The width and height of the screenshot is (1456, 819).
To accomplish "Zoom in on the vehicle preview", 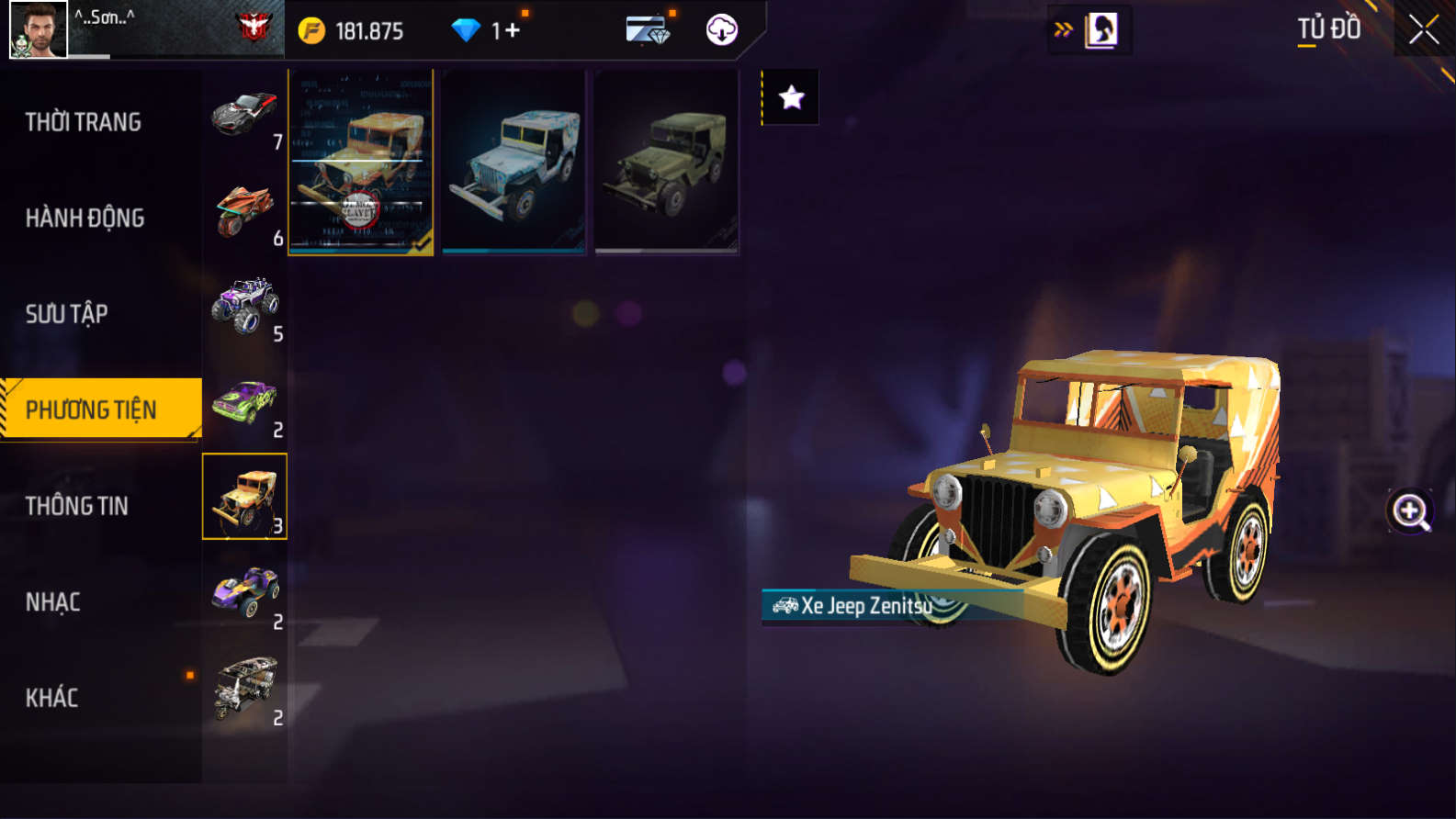I will tap(1410, 510).
